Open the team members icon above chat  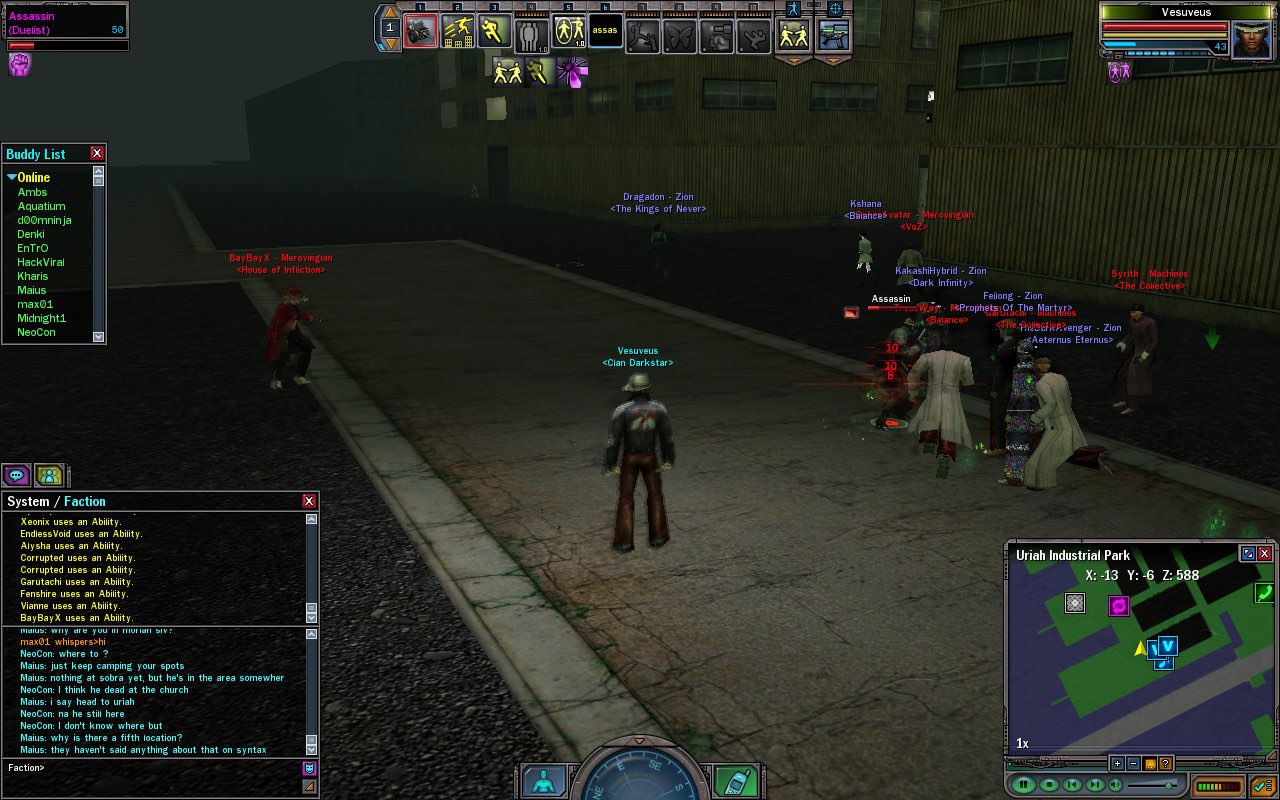[x=49, y=475]
